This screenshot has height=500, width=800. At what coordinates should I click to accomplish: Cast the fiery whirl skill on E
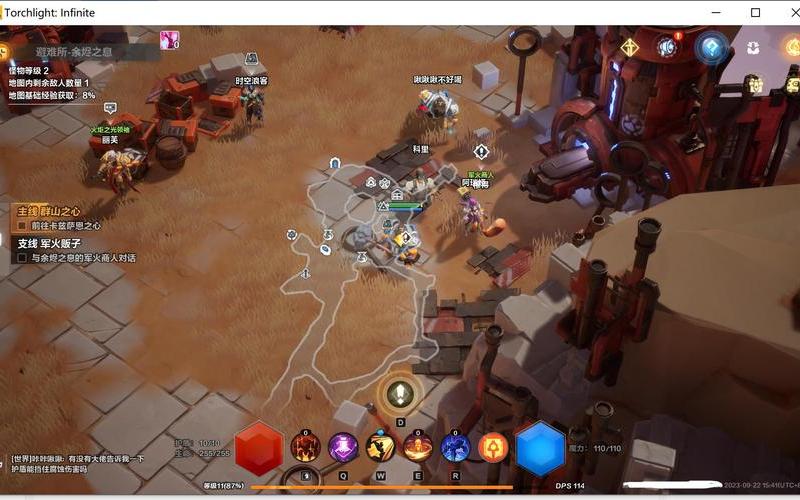point(418,446)
